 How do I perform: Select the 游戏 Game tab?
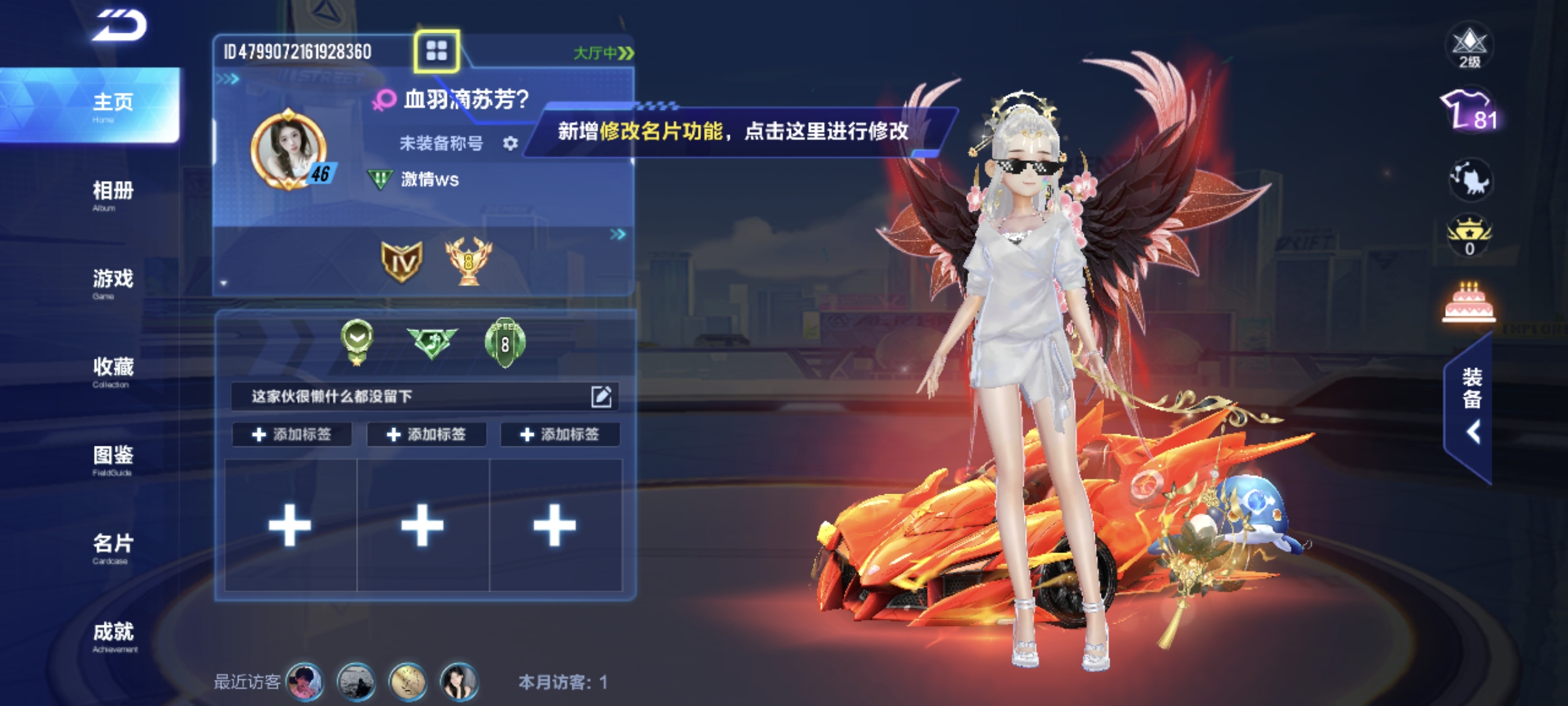pos(112,282)
